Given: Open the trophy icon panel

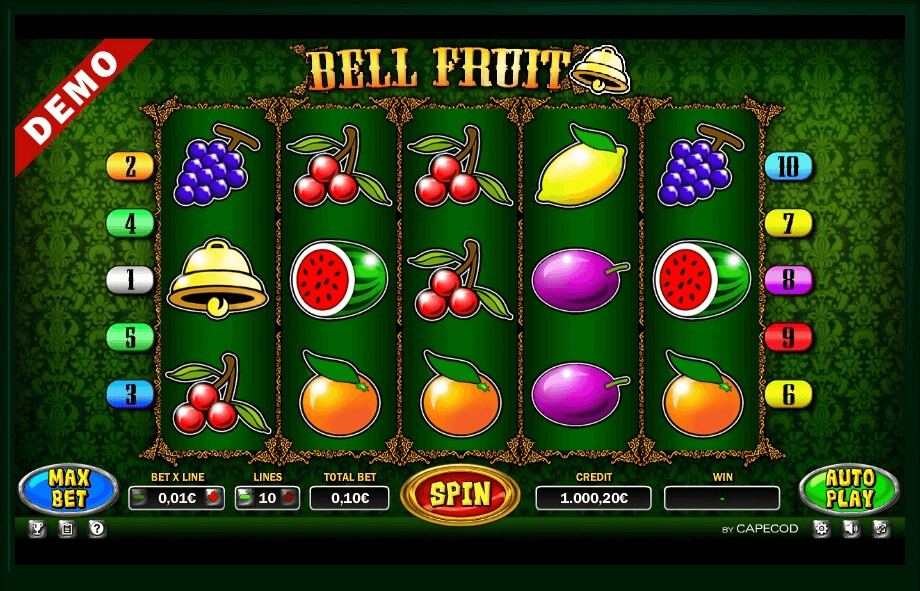Looking at the screenshot, I should [39, 529].
